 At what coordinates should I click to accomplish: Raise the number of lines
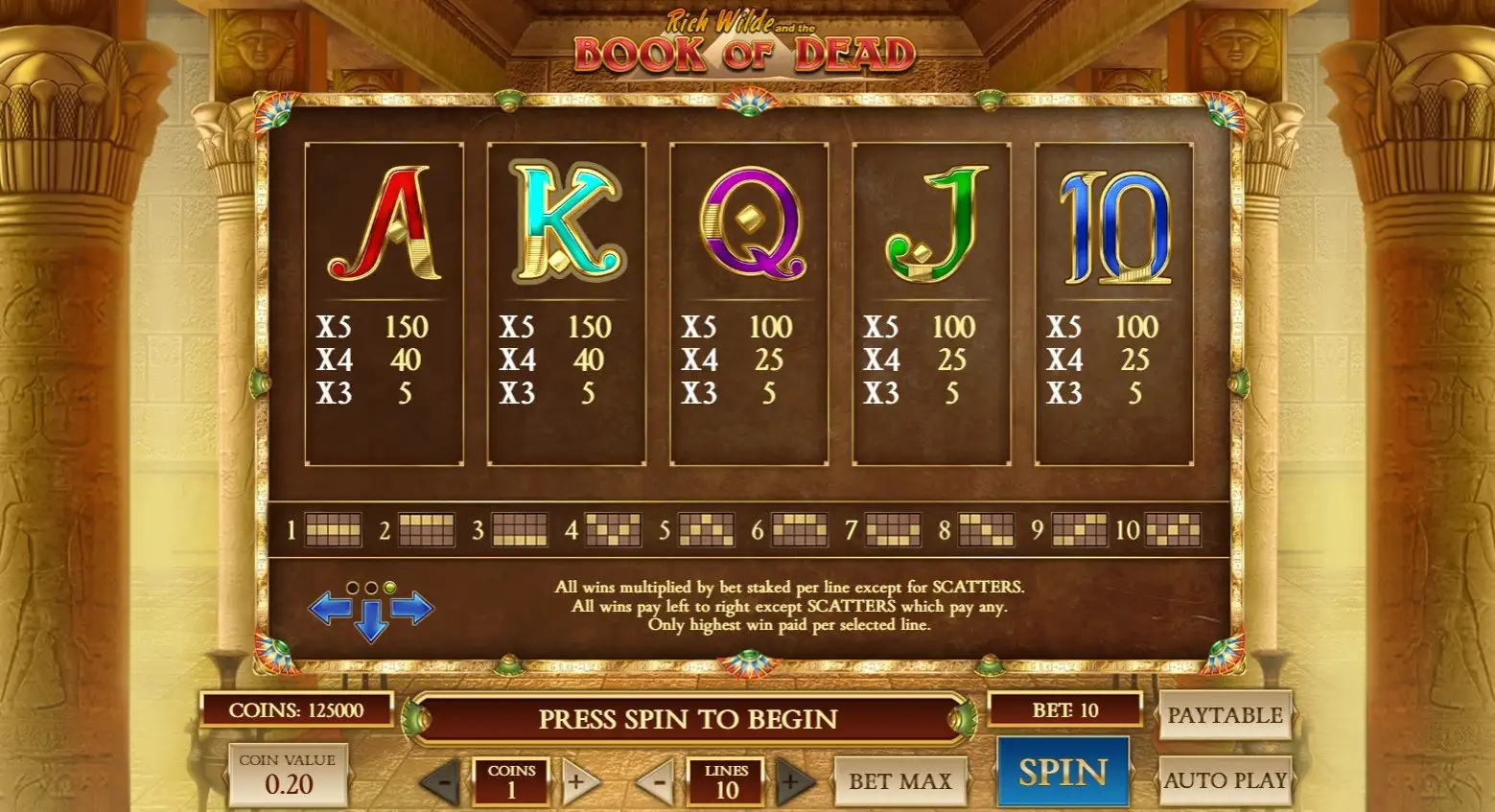791,782
